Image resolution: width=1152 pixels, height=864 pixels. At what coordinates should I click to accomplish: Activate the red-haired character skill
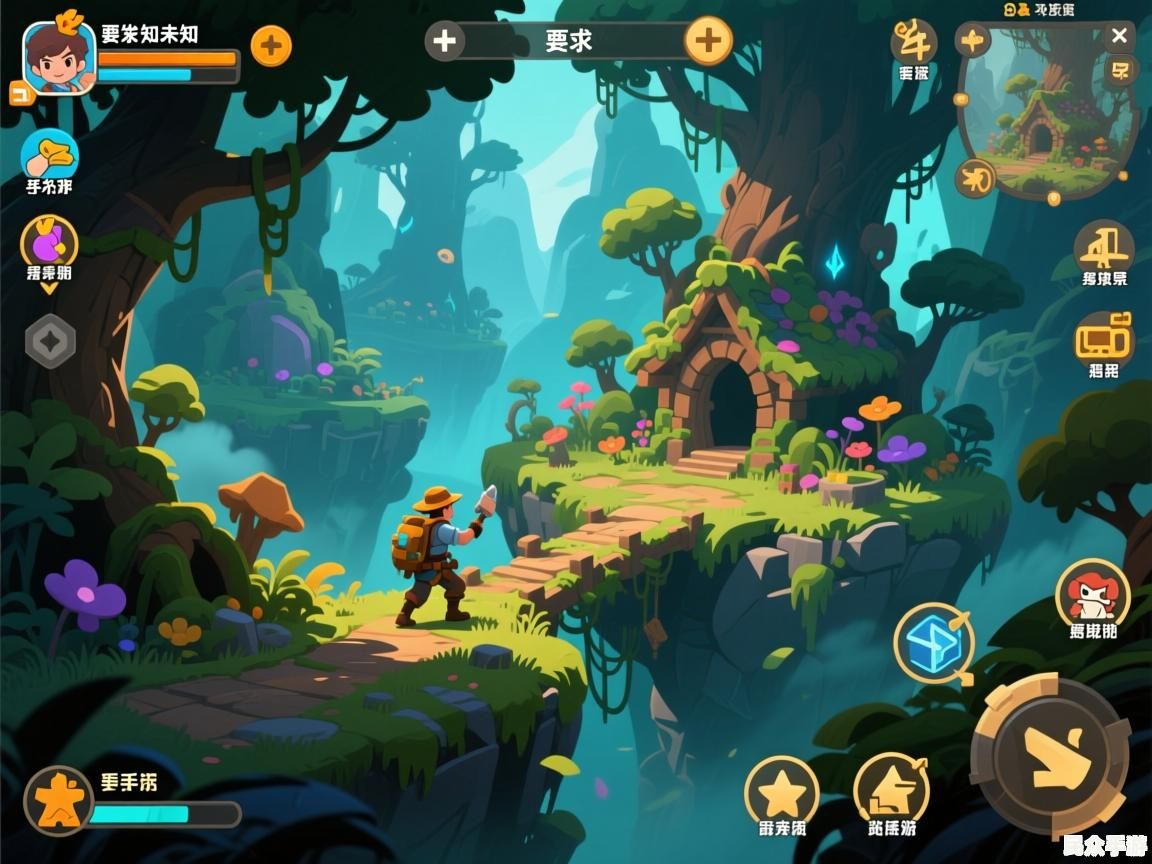[1092, 594]
